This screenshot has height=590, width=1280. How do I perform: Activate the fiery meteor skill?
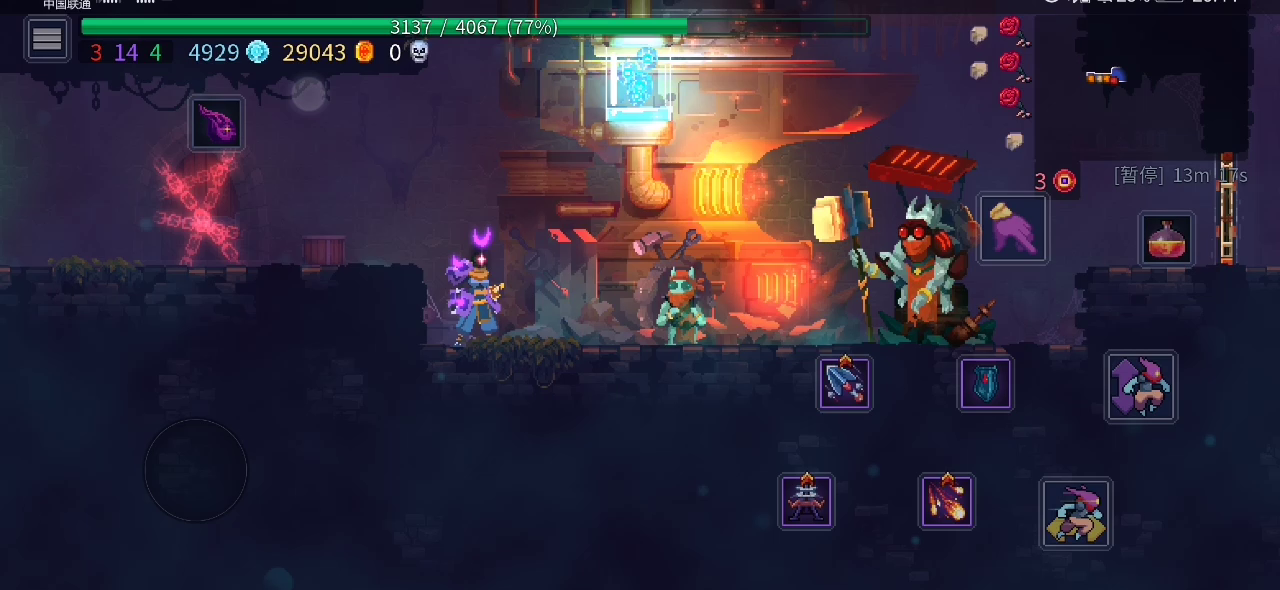(x=946, y=501)
